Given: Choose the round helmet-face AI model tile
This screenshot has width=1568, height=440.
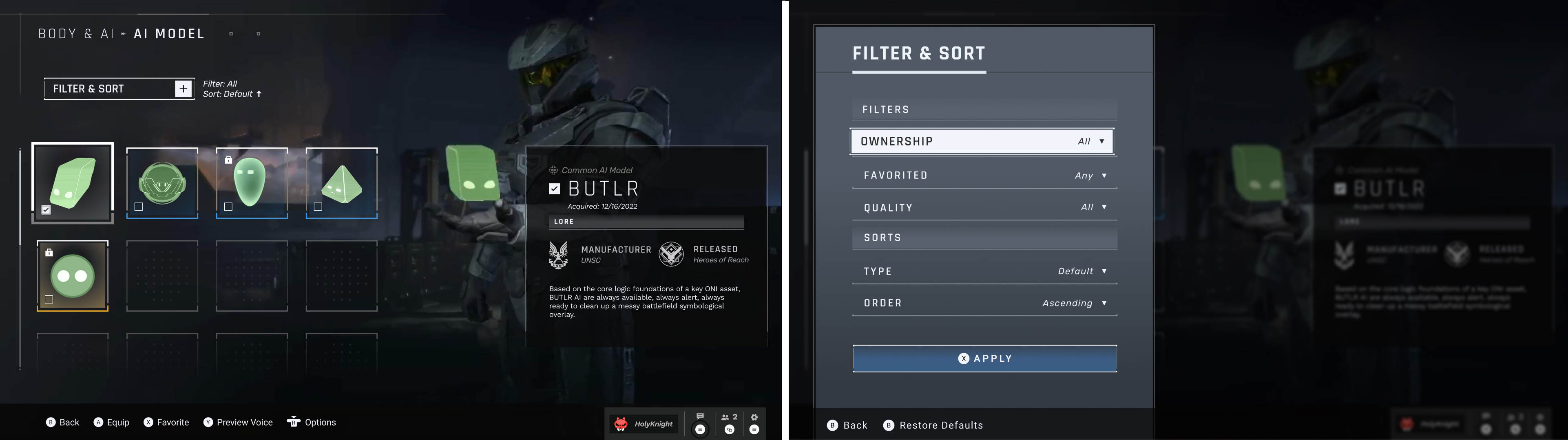Looking at the screenshot, I should [x=162, y=183].
